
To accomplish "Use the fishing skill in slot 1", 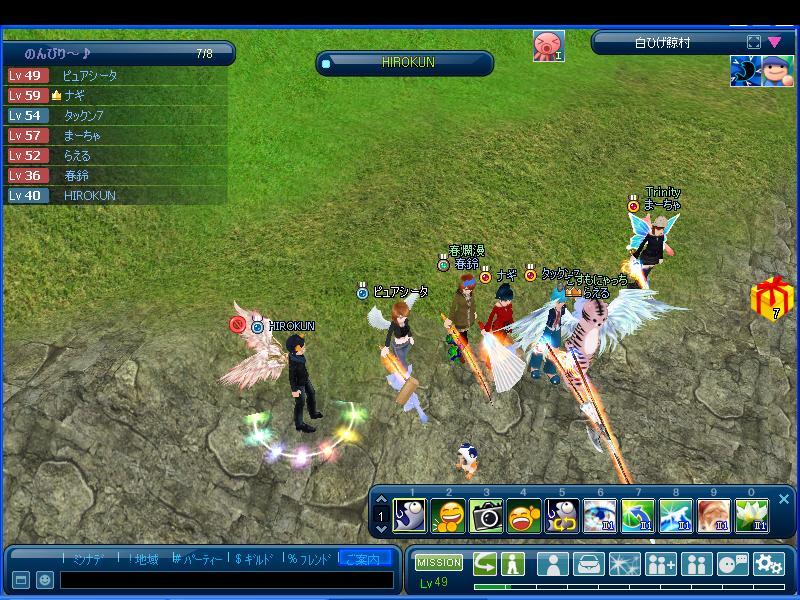I will pos(410,516).
